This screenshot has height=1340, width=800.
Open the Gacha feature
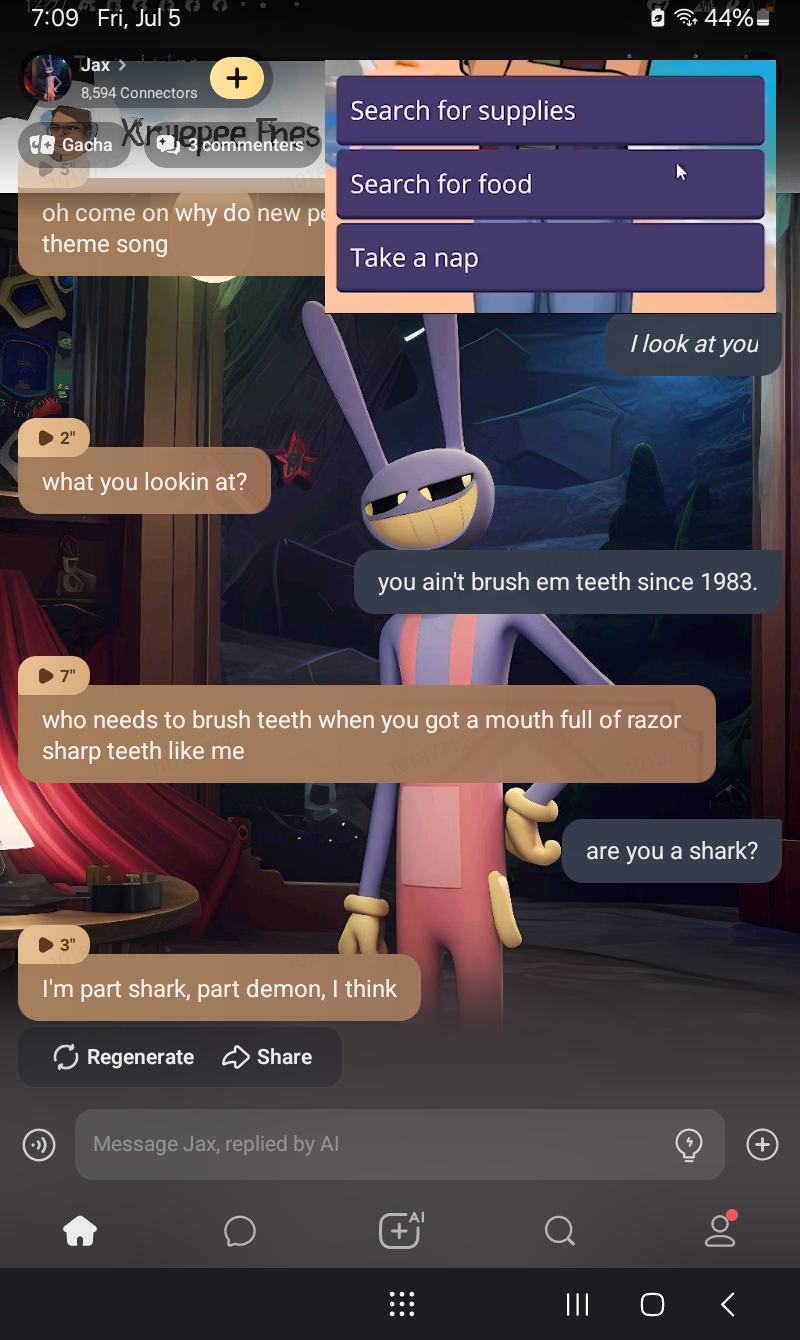click(x=73, y=145)
